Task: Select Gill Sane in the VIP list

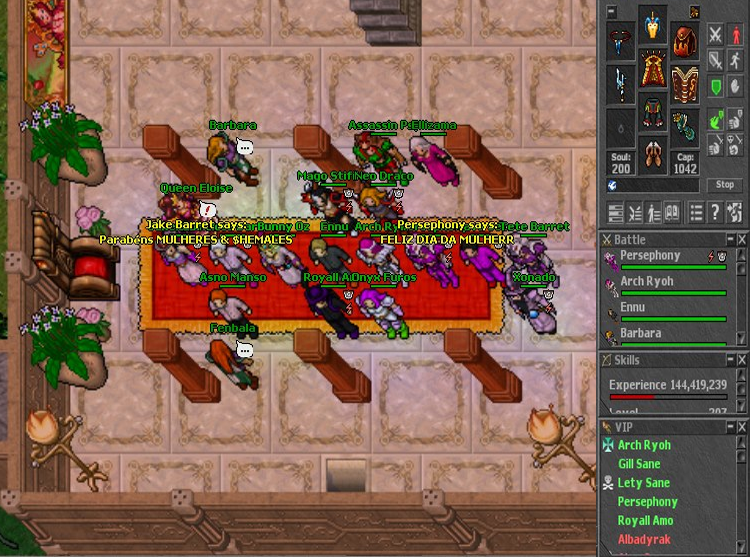Action: click(x=639, y=464)
